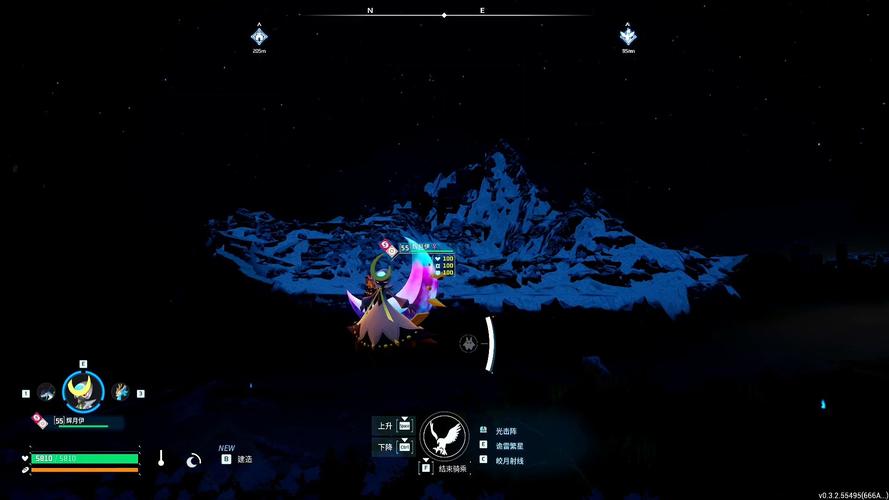Viewport: 889px width, 500px height.
Task: Click the thermometer temperature icon
Action: point(159,458)
